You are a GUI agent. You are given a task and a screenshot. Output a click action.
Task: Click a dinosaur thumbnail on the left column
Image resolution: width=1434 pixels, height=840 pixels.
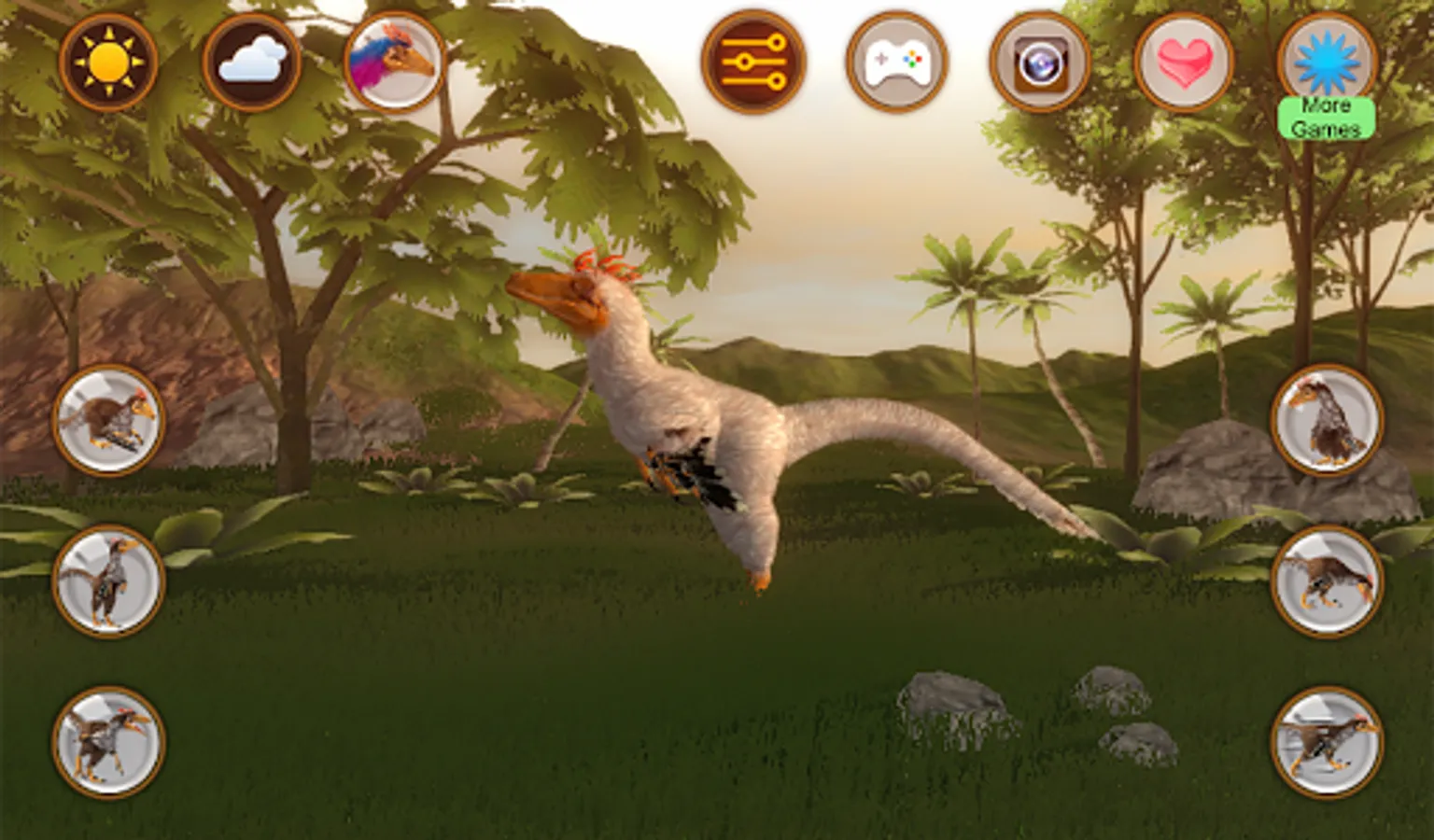(105, 577)
